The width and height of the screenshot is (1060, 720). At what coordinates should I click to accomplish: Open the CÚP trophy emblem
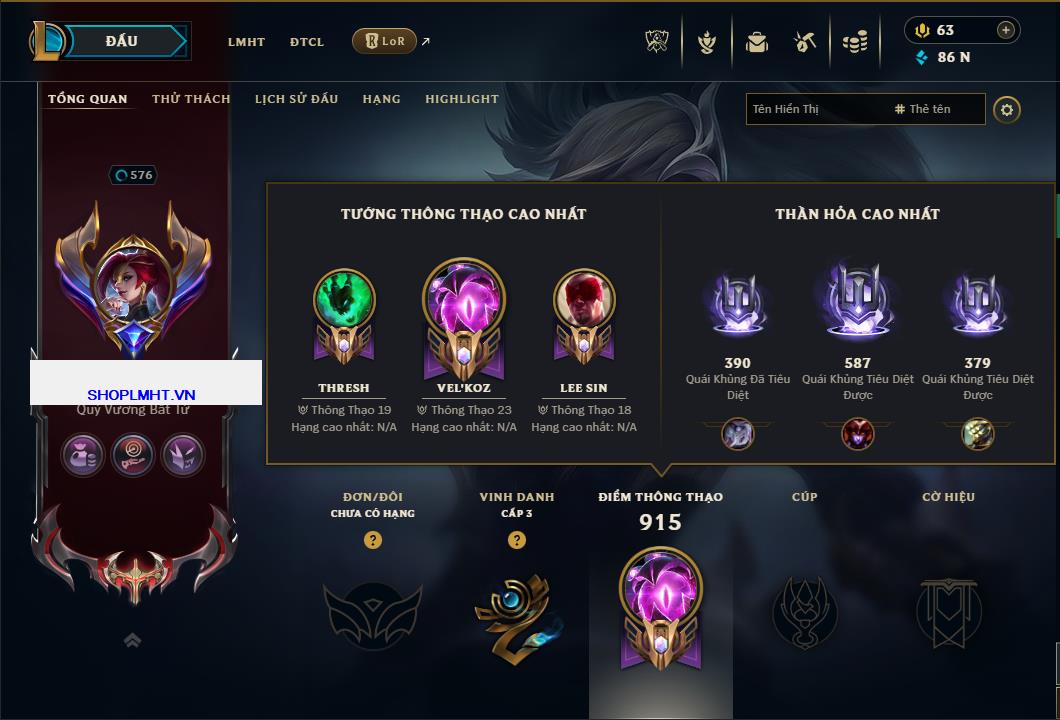click(804, 609)
